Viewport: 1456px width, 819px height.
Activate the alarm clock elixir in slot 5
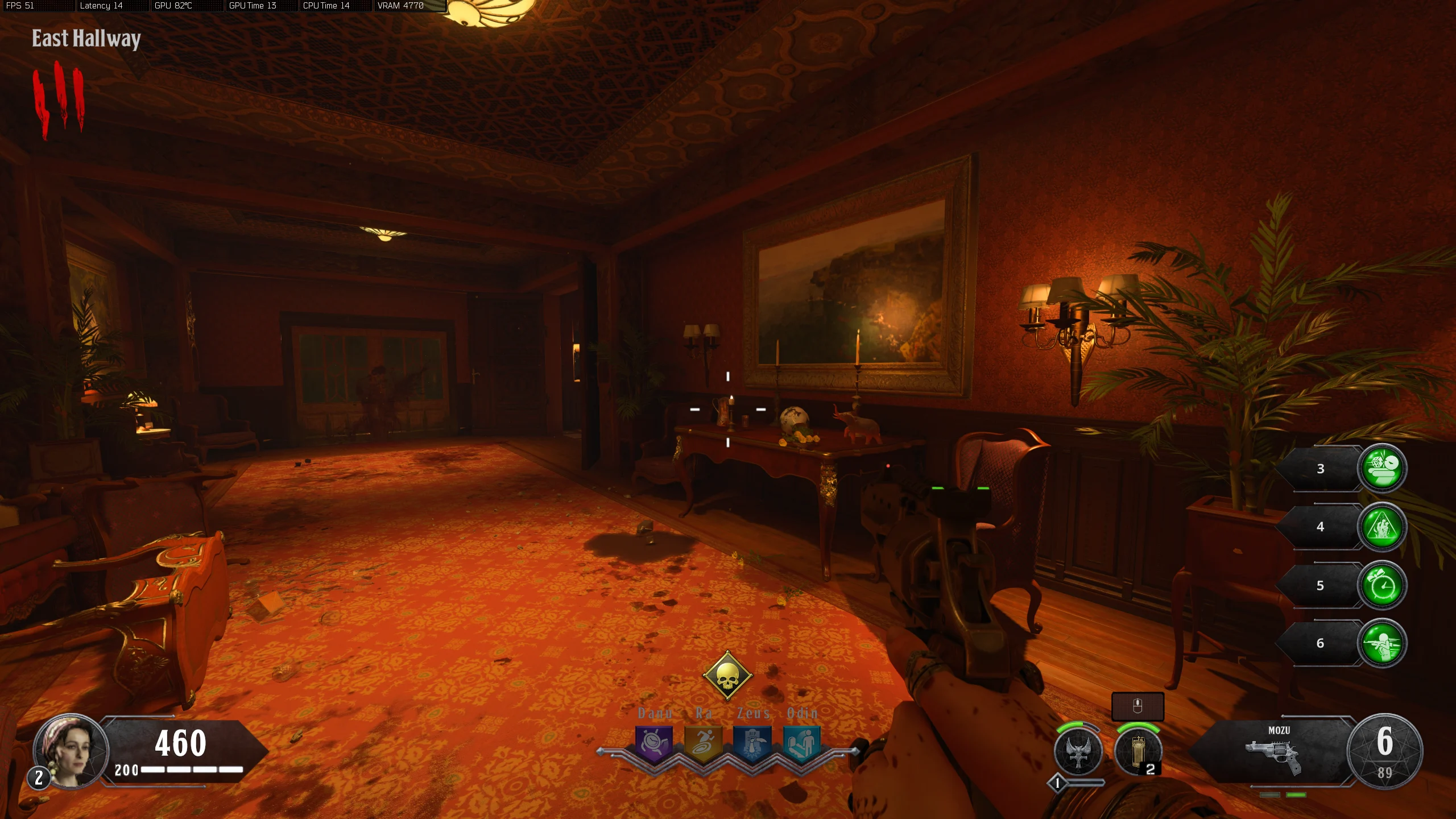click(x=1381, y=585)
